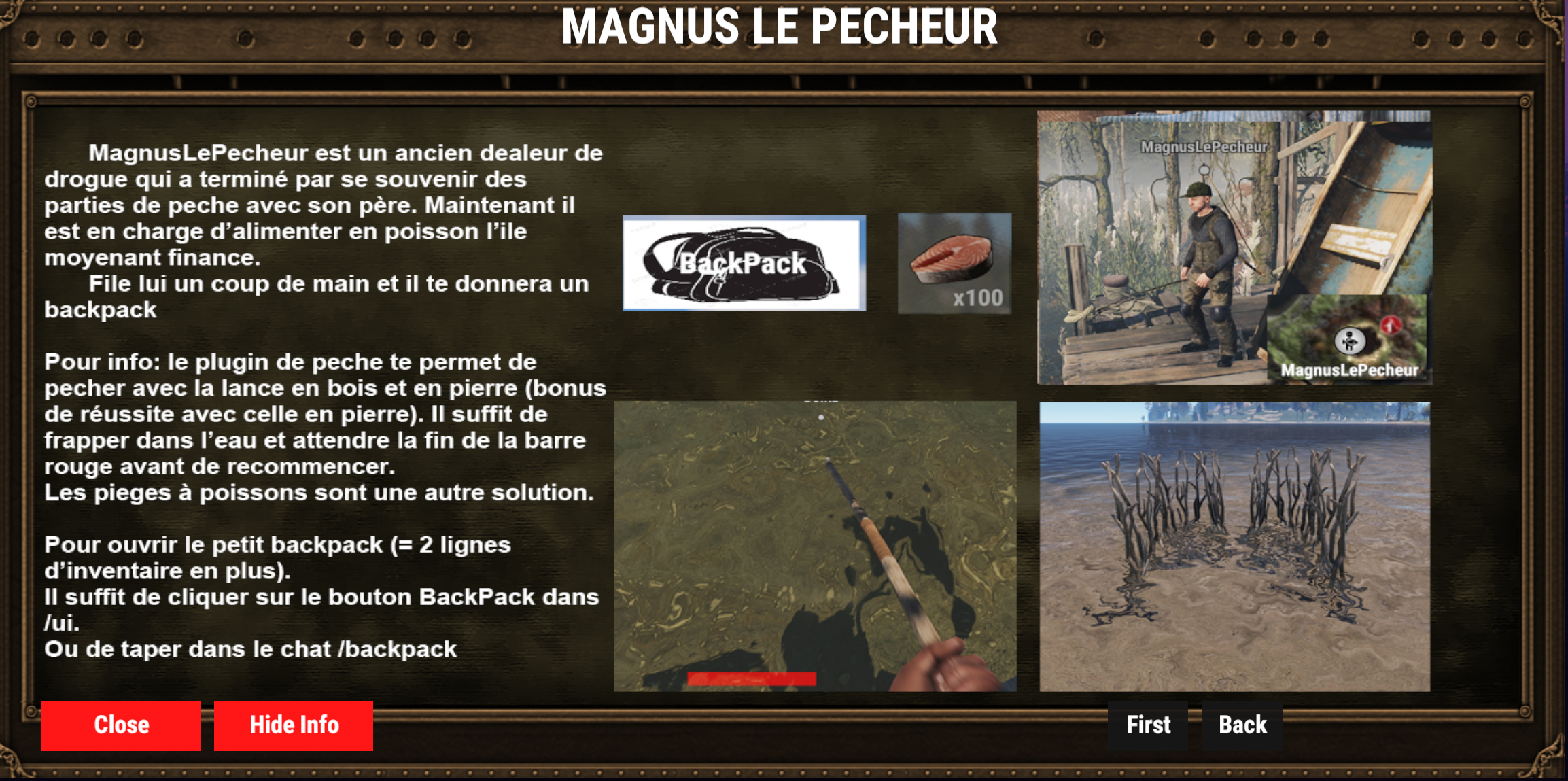Click the /backpack chat command text

tap(396, 649)
